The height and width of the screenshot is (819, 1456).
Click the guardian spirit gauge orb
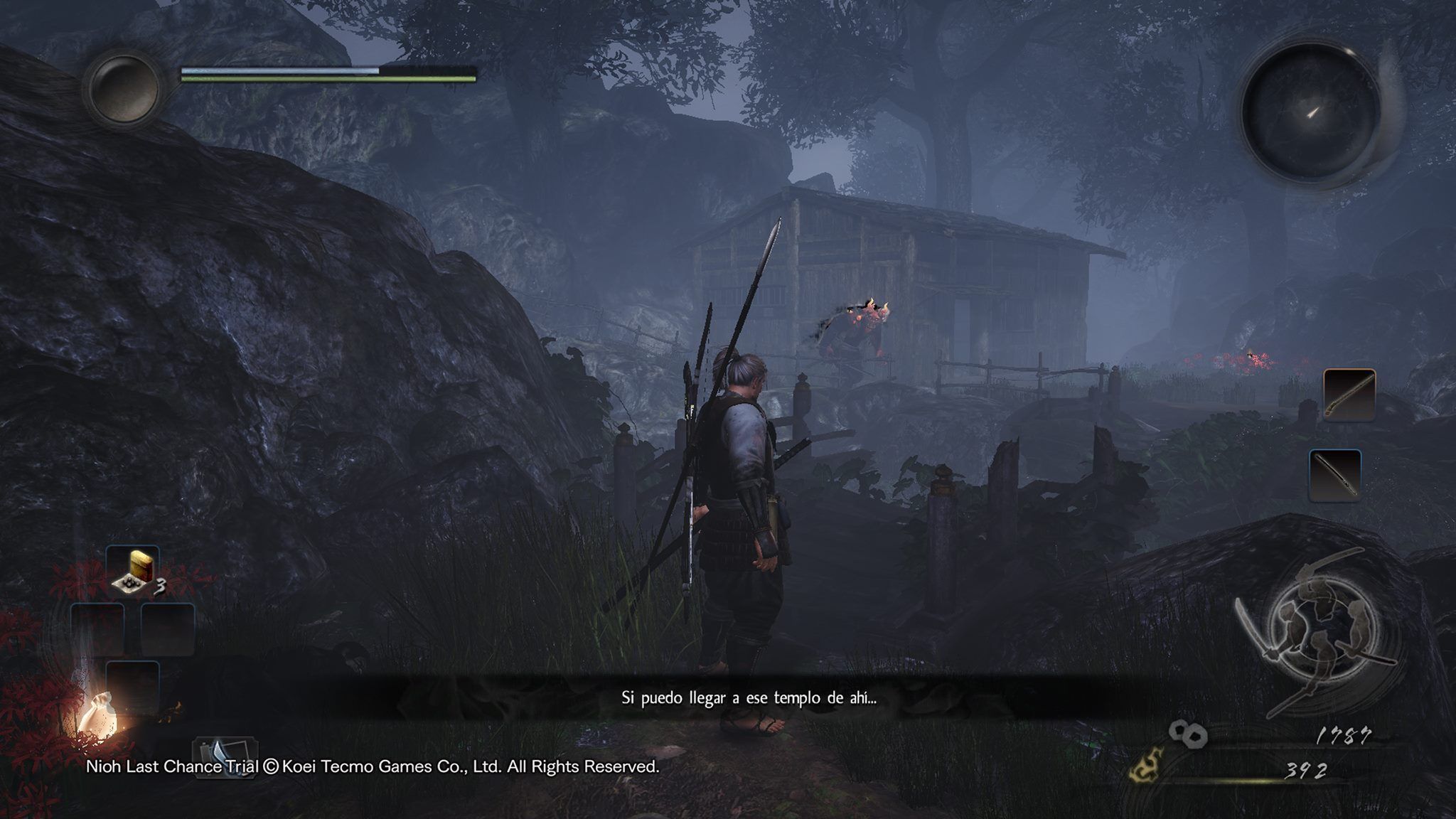tap(122, 88)
